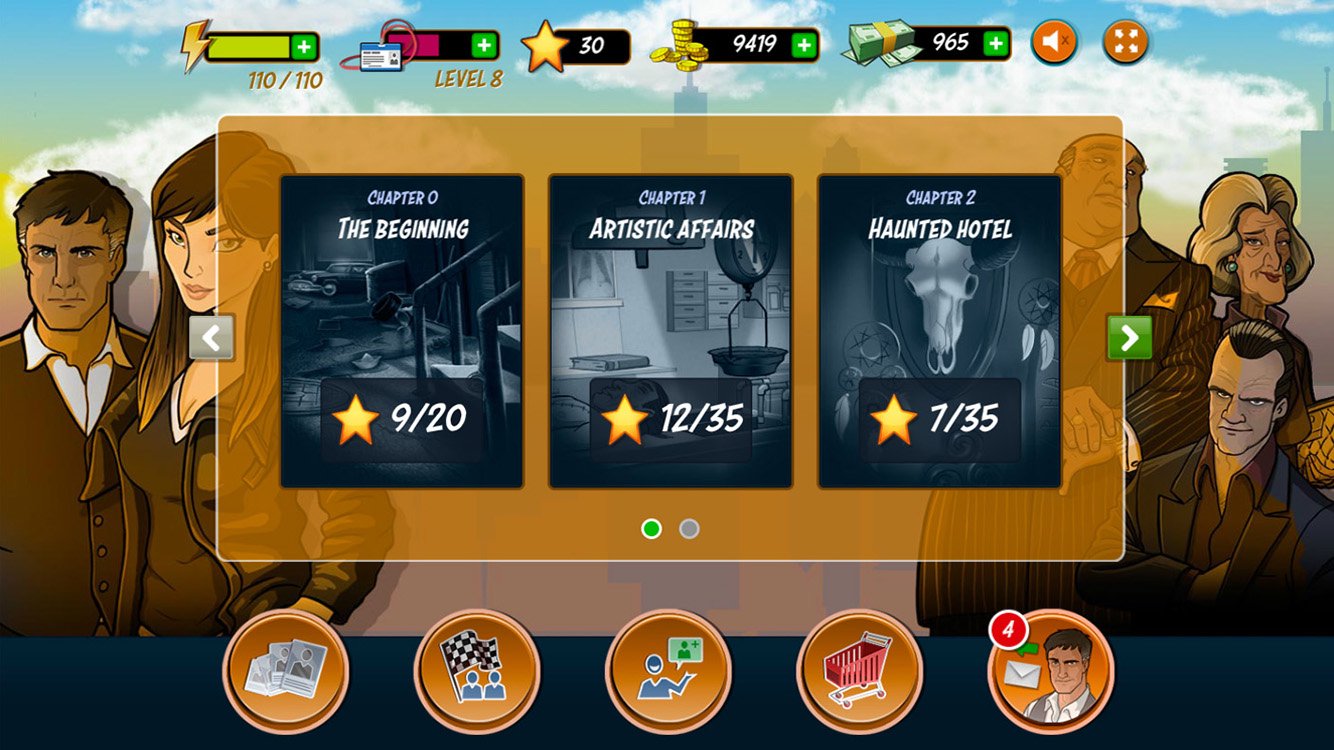The width and height of the screenshot is (1334, 750).
Task: Go to next chapter page with green arrow
Action: point(1129,338)
